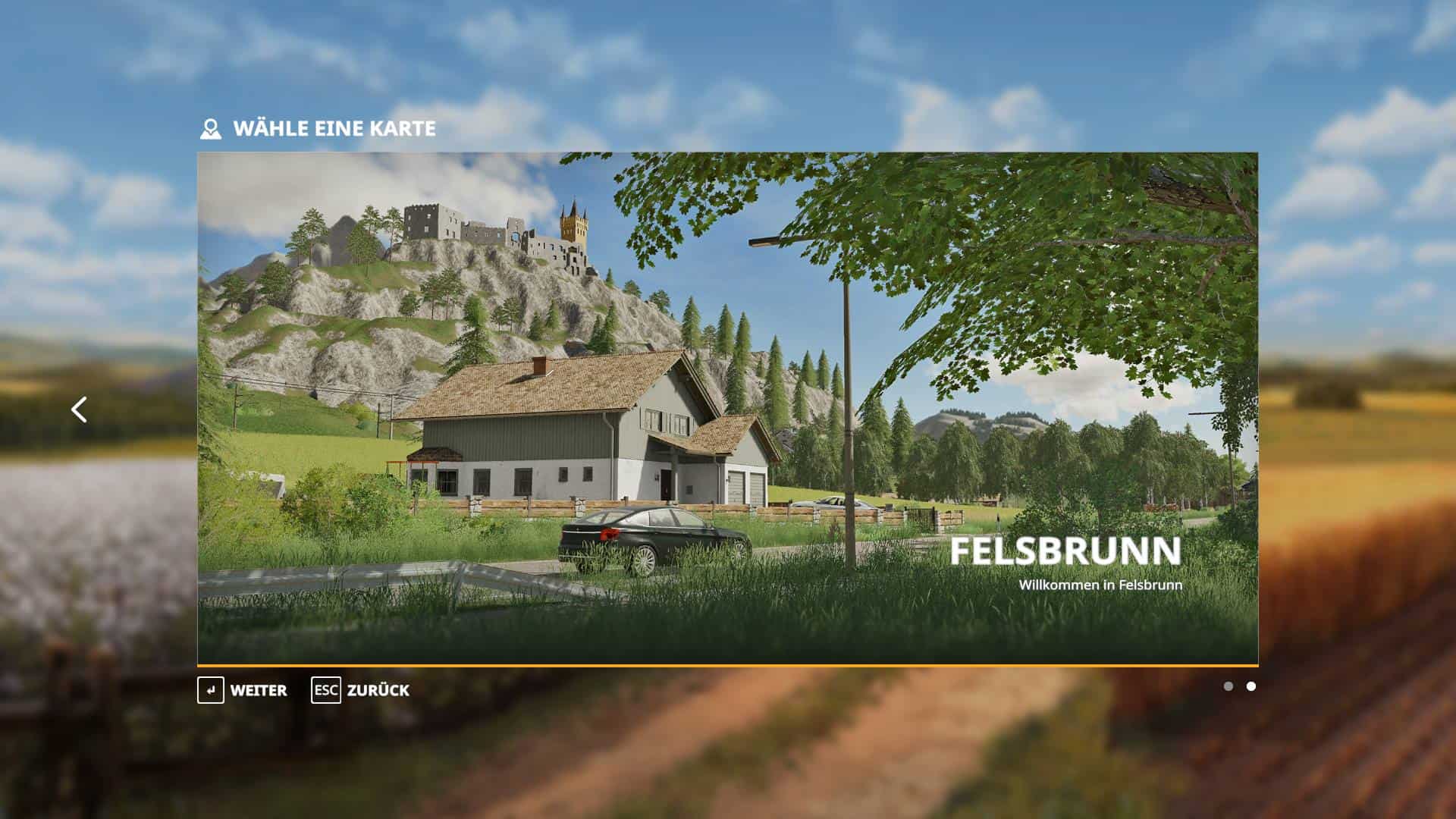1456x819 pixels.
Task: Browse backward with the previous-map chevron
Action: pyautogui.click(x=80, y=409)
